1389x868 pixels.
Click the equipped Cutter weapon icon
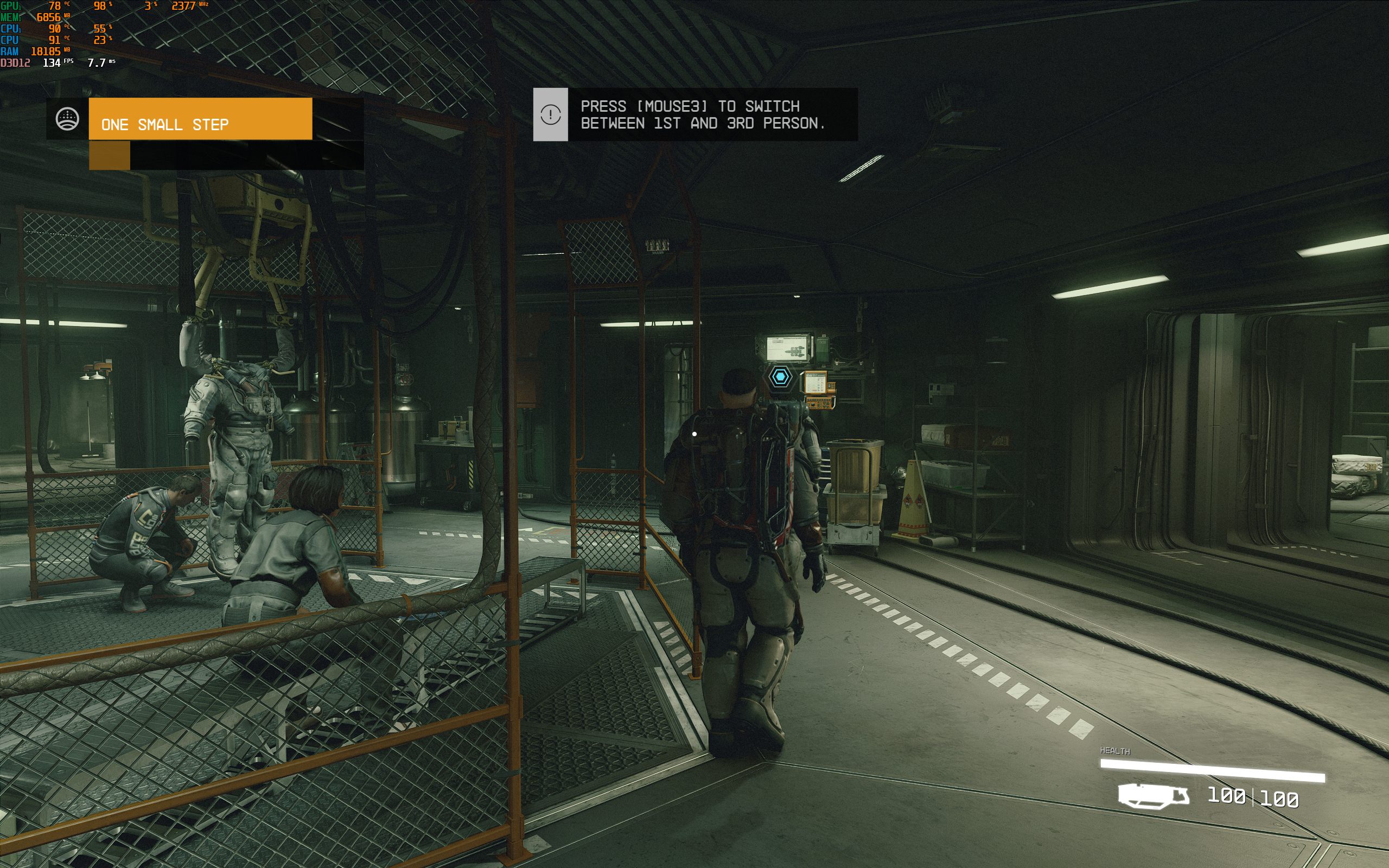coord(1152,796)
